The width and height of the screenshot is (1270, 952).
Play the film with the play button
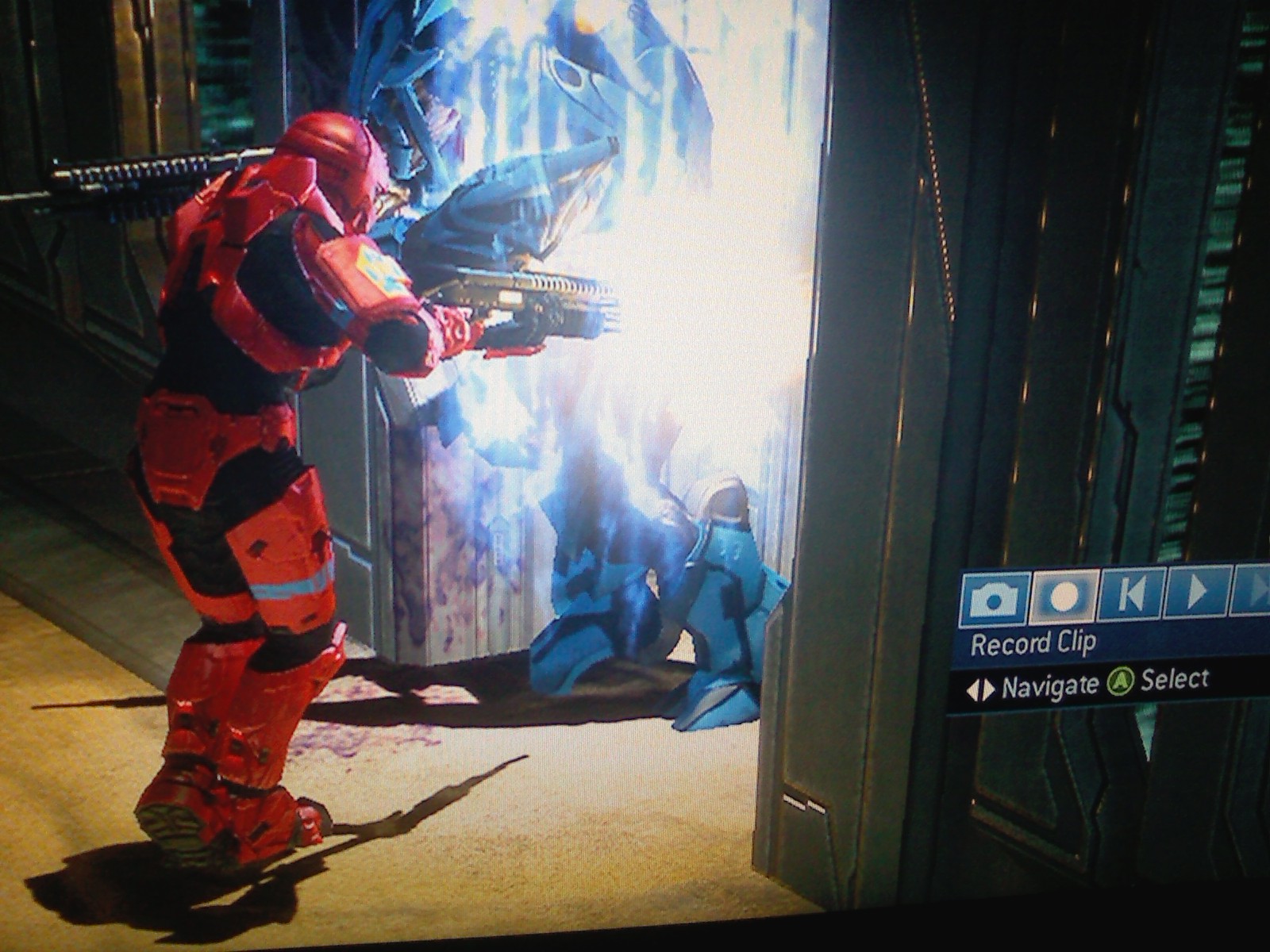pos(1196,591)
